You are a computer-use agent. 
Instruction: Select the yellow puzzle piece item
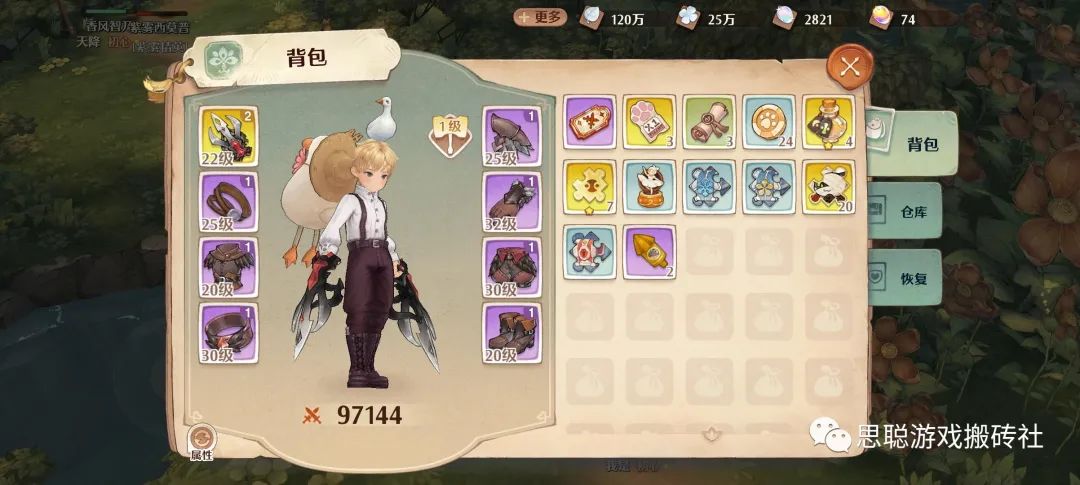(x=590, y=186)
